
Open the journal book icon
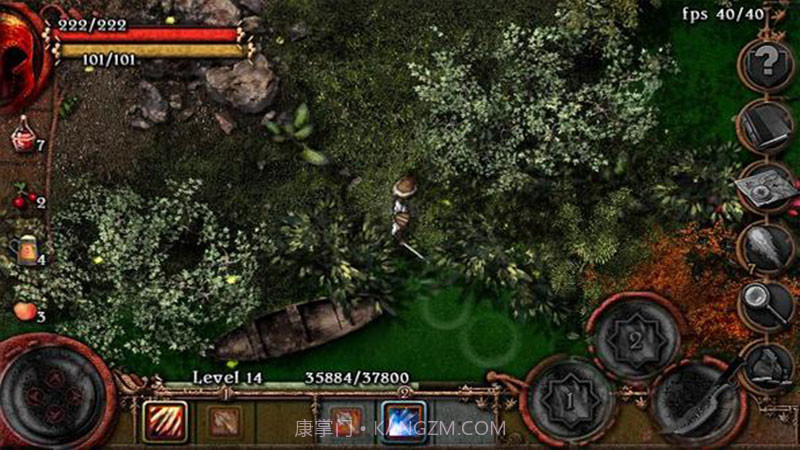point(765,125)
